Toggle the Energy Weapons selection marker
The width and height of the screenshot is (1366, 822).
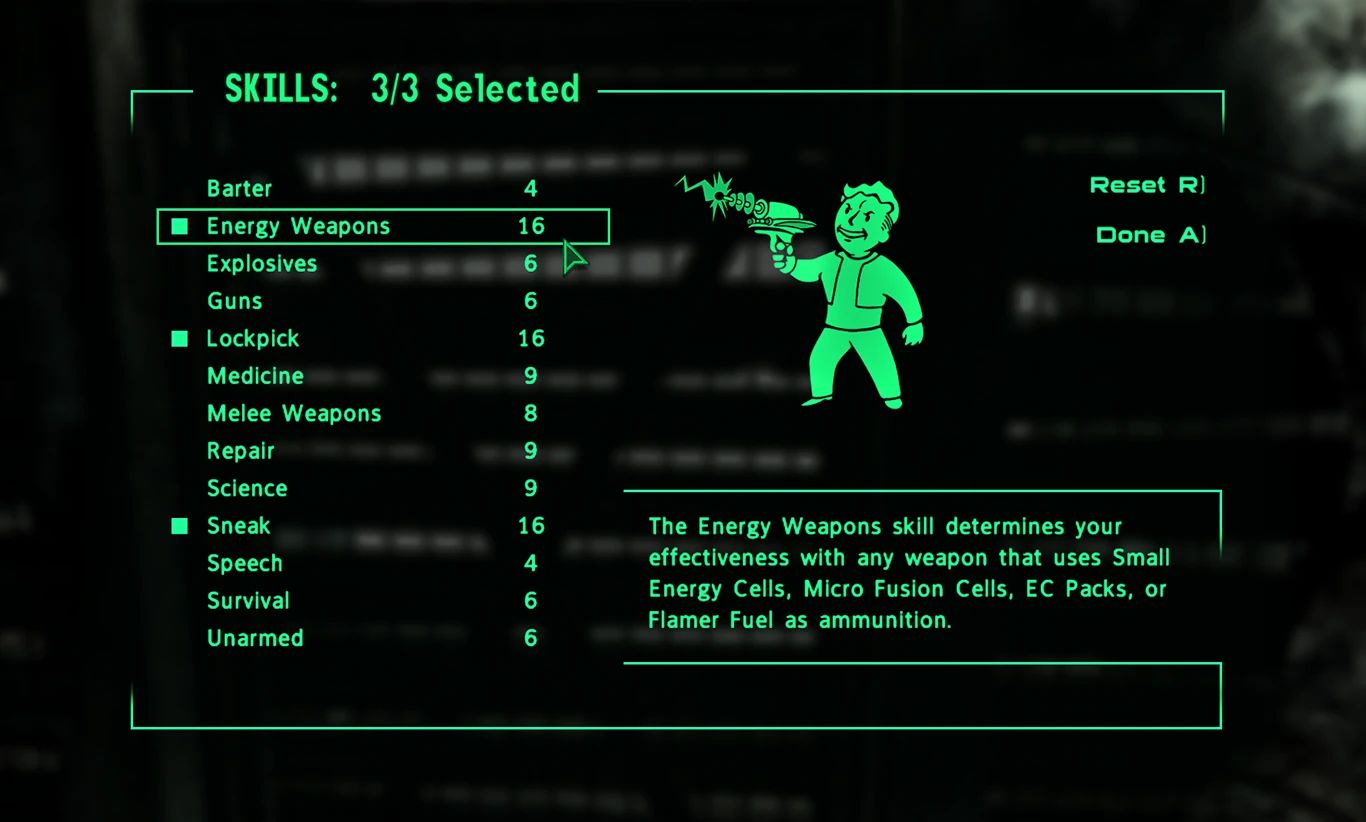click(179, 226)
